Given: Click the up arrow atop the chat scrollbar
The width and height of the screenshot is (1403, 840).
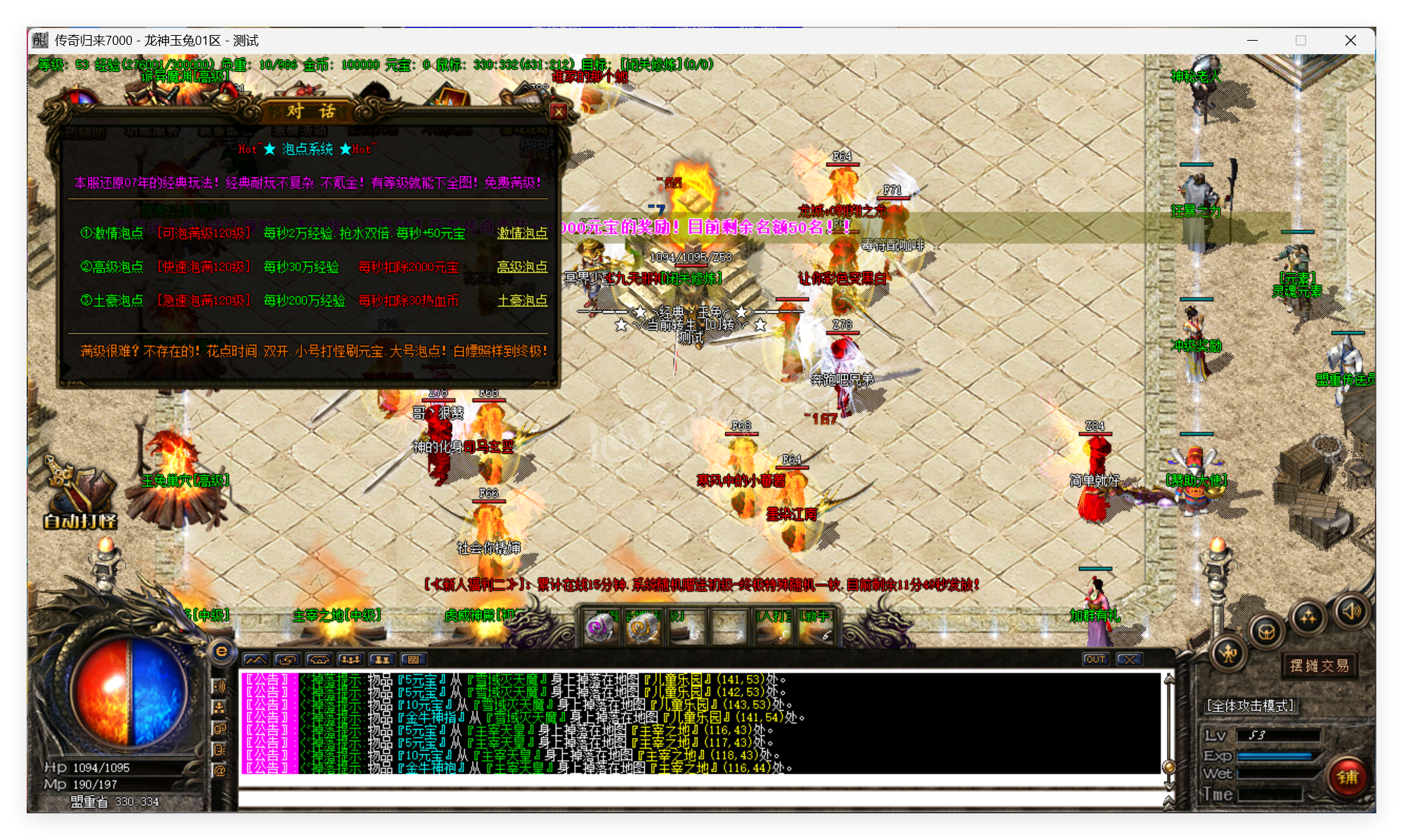Looking at the screenshot, I should (1169, 679).
